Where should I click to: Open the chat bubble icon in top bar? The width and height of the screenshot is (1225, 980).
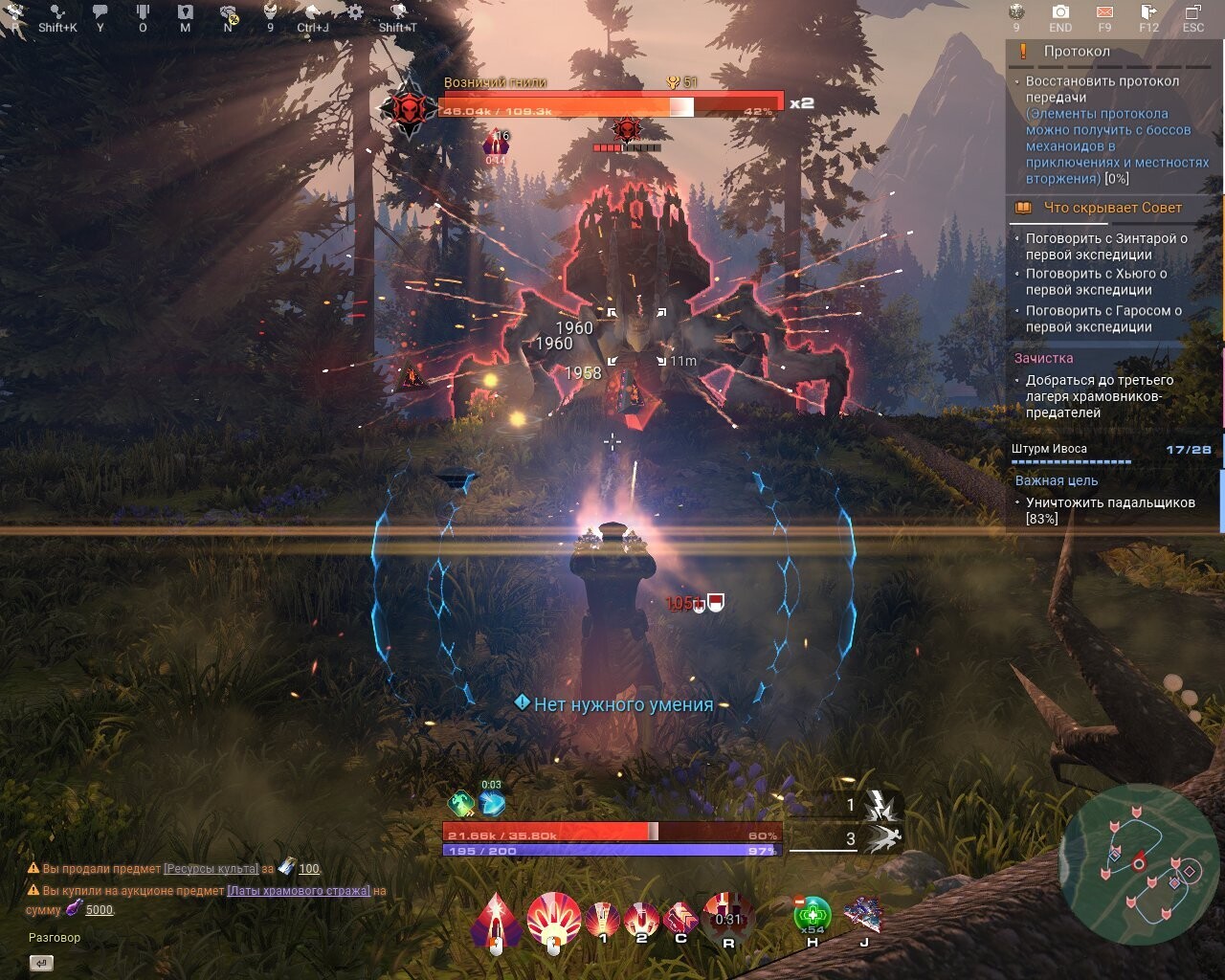click(x=100, y=11)
